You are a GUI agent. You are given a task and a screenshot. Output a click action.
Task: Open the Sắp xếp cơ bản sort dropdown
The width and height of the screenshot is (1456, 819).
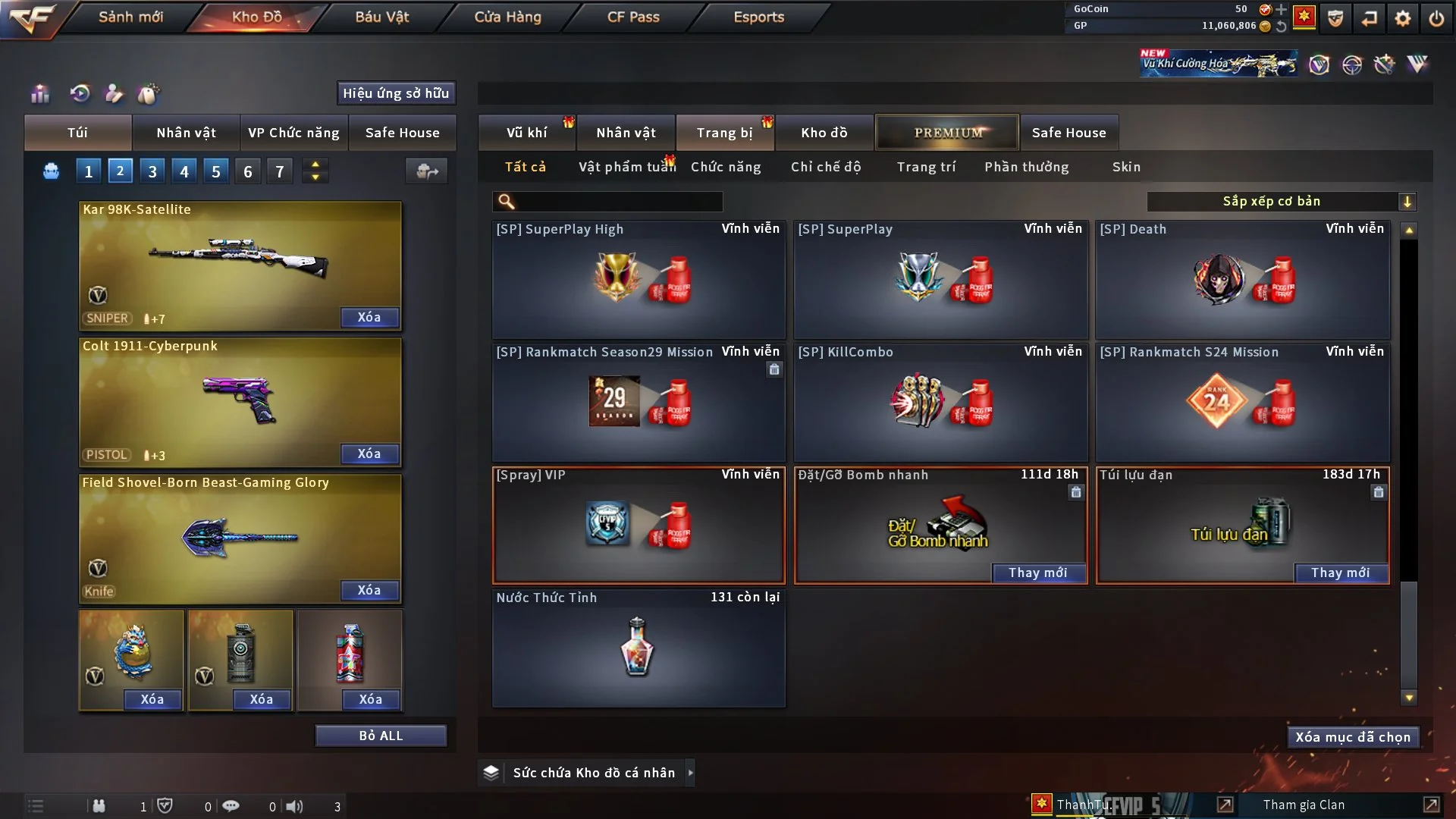[x=1281, y=201]
